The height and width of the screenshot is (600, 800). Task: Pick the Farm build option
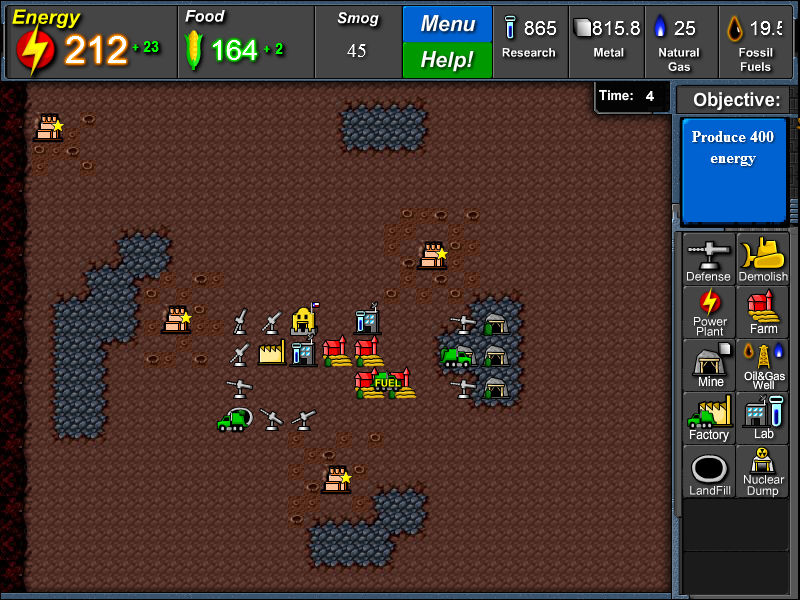click(x=763, y=312)
